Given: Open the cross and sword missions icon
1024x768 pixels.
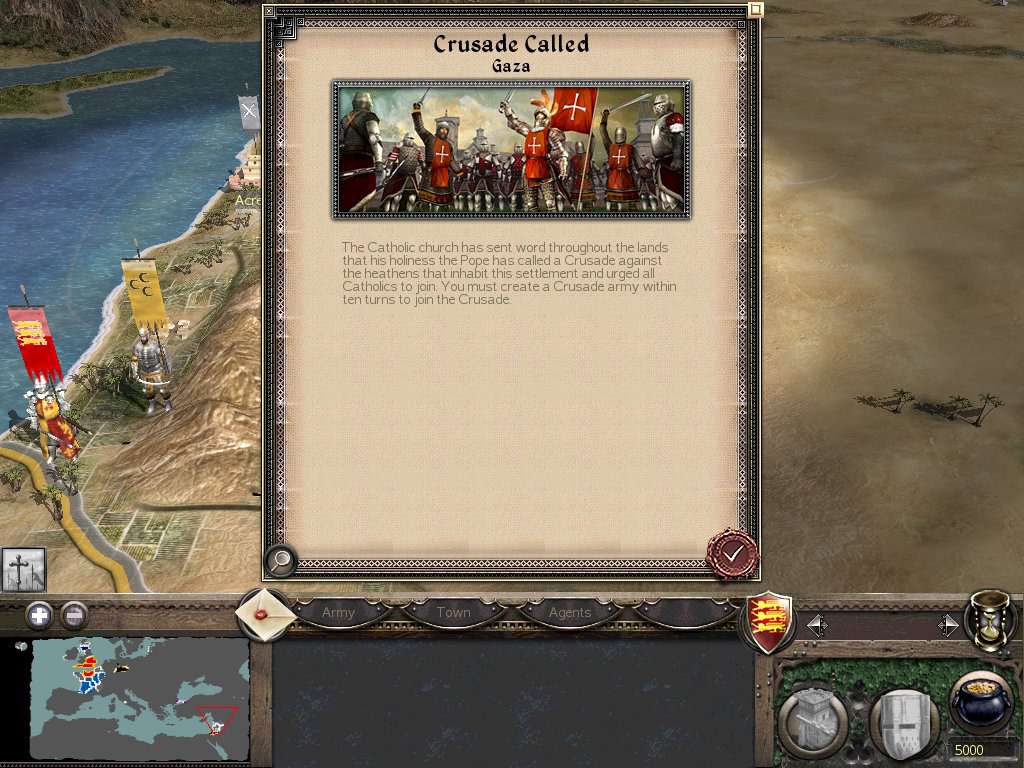Looking at the screenshot, I should pyautogui.click(x=23, y=569).
